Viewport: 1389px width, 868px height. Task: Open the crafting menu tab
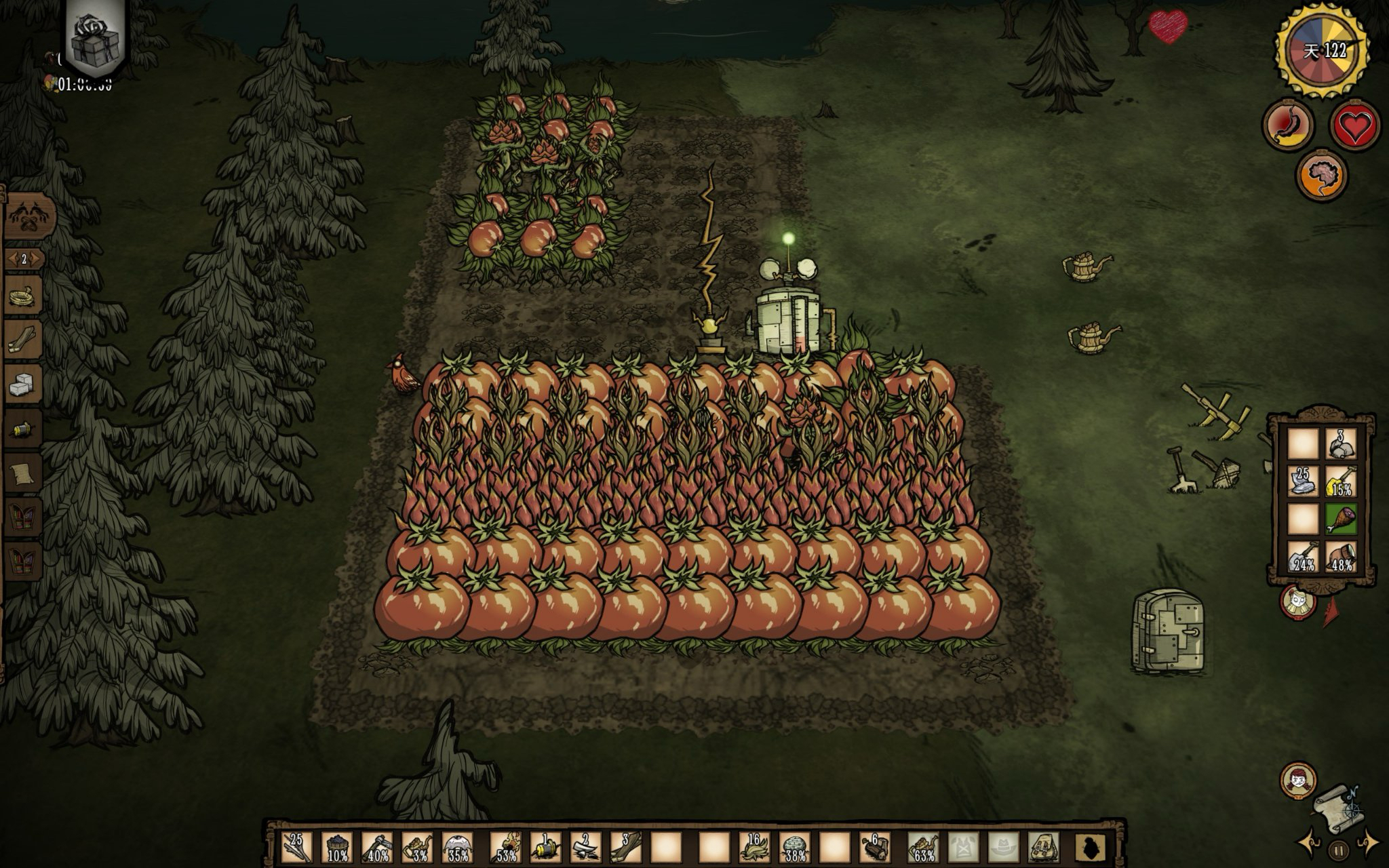click(x=30, y=217)
